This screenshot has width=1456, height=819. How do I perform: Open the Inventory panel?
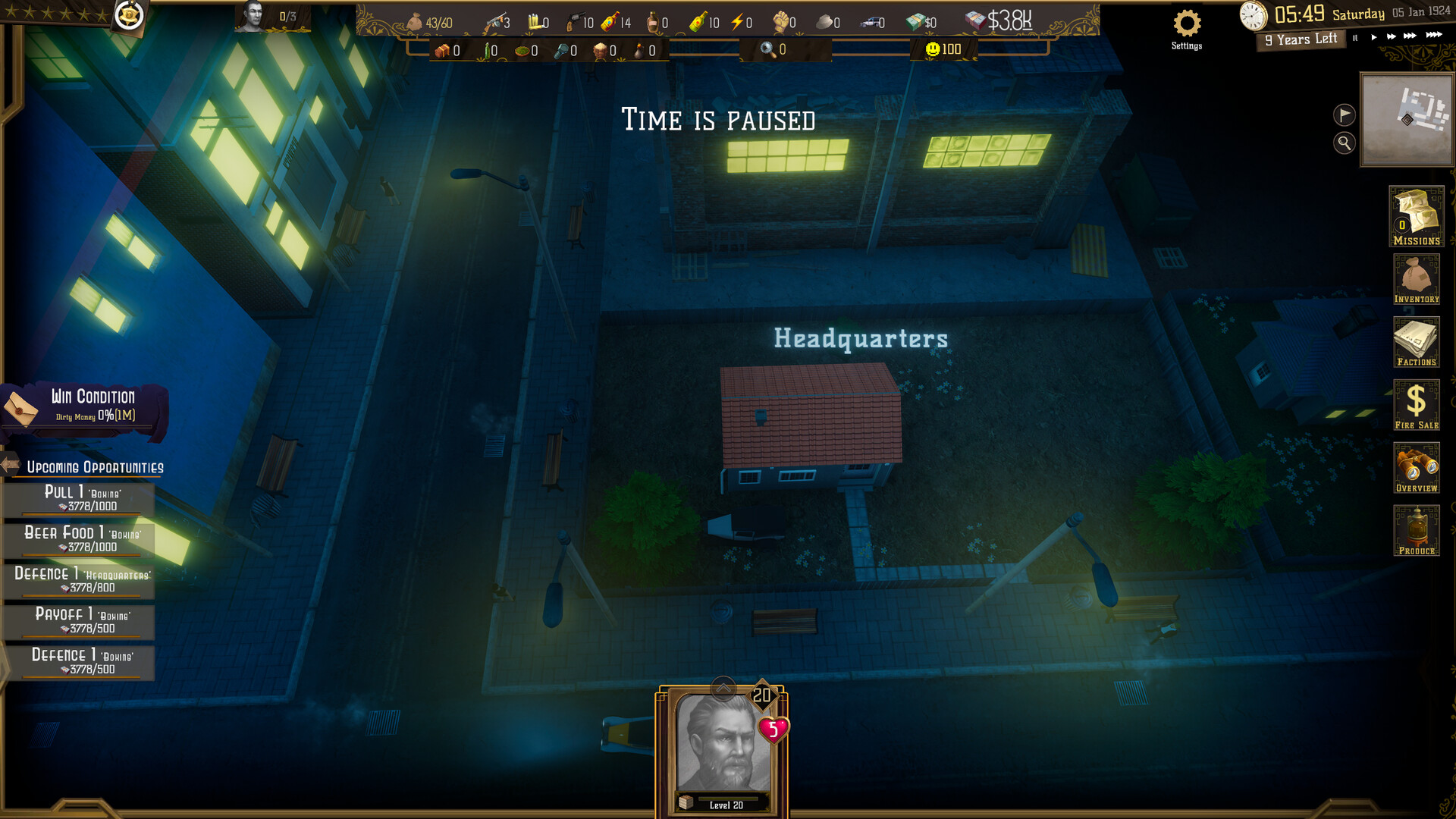click(1417, 281)
